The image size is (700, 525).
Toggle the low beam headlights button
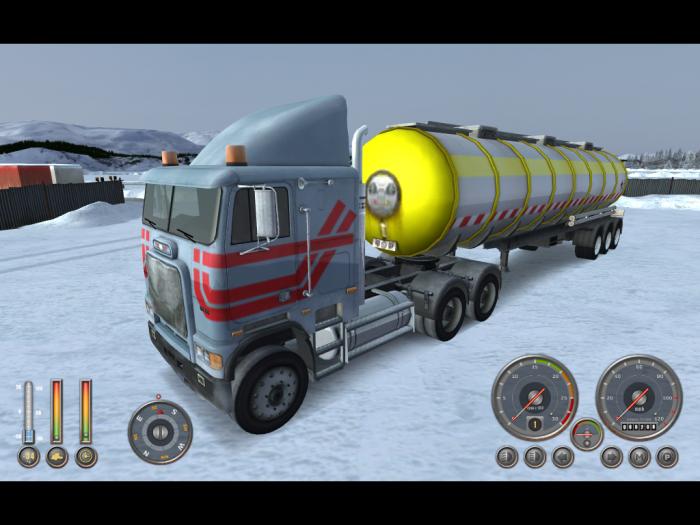click(x=507, y=457)
